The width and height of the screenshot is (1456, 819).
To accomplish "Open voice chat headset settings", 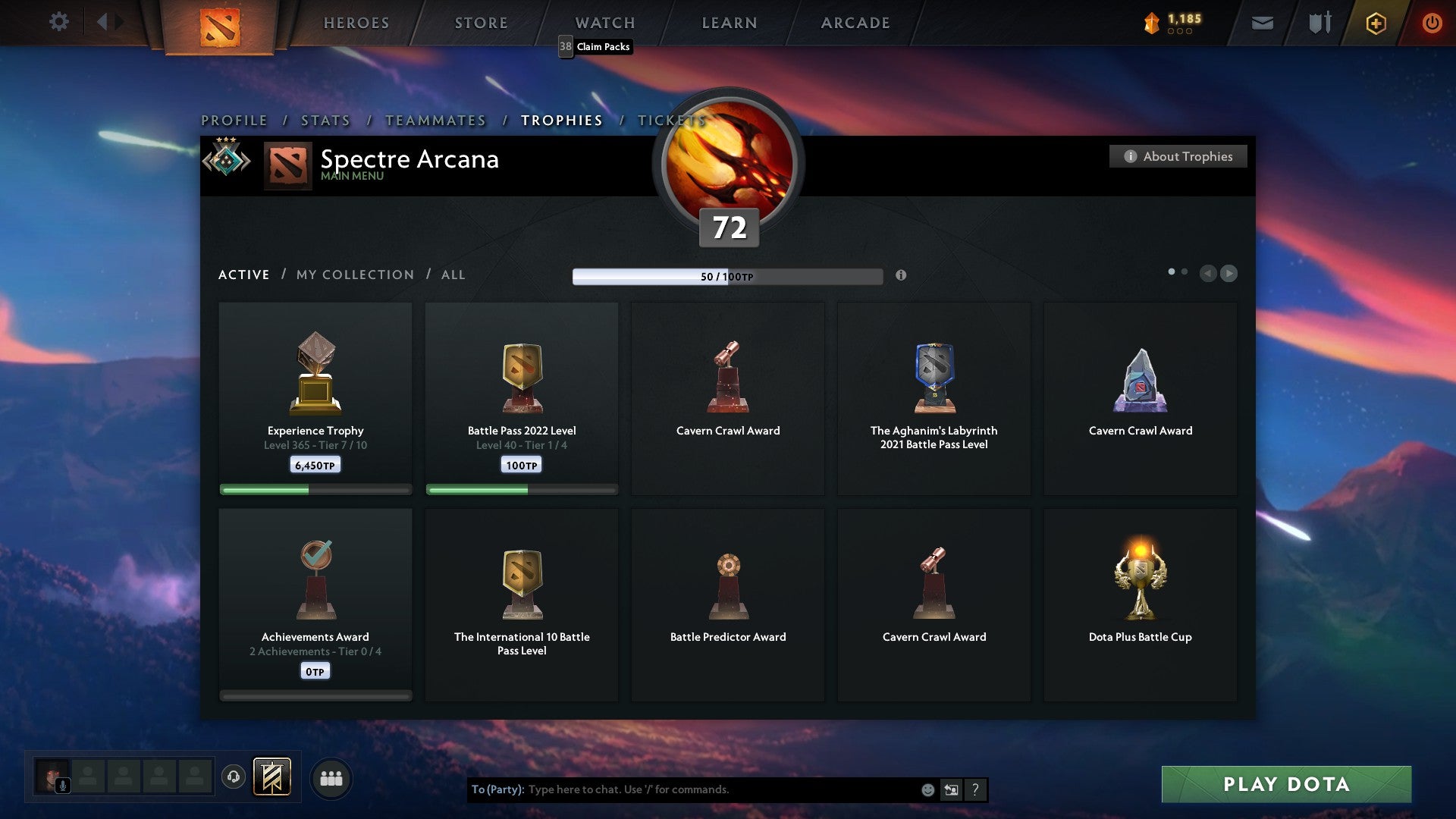I will pos(233,777).
